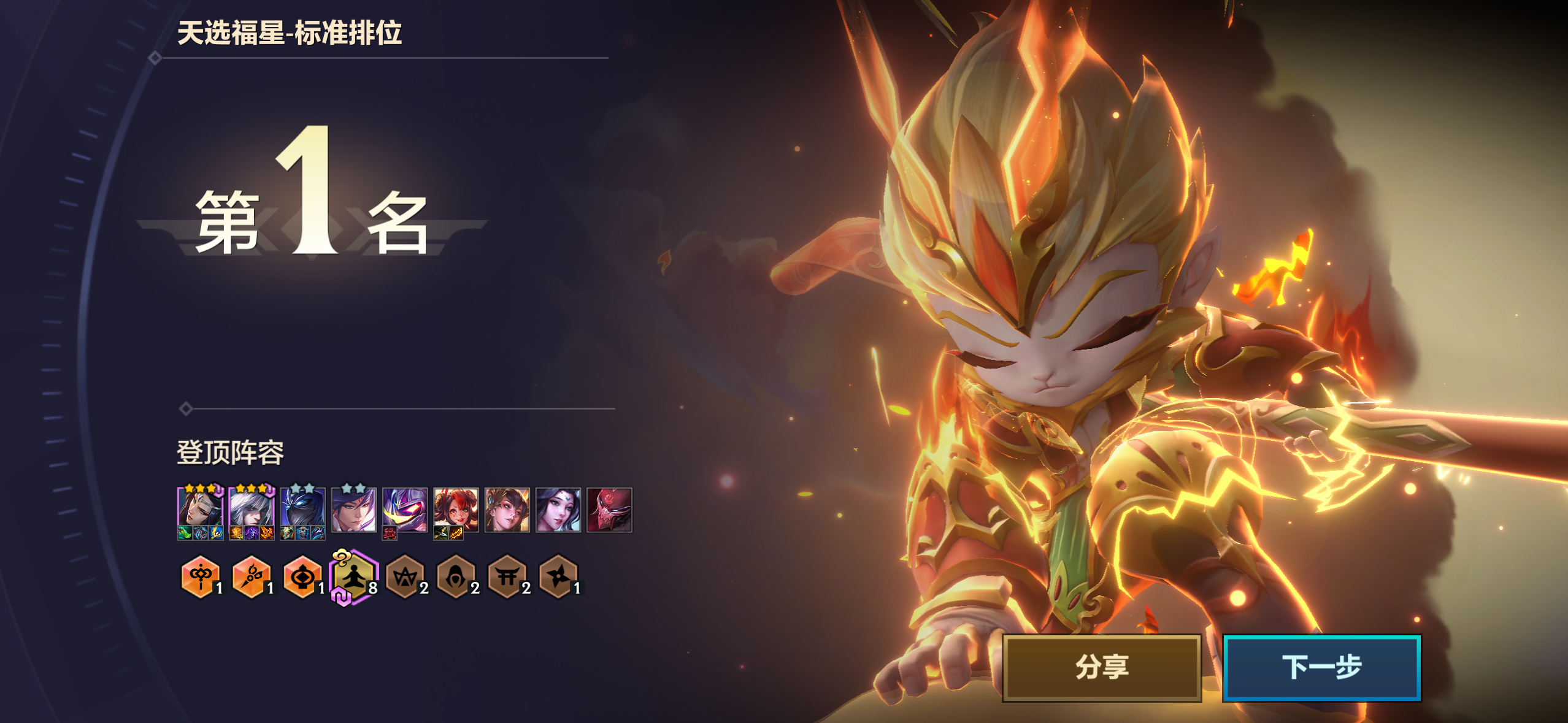Screen dimensions: 1568x723
Task: Inspect the red item under the purple-helmeted champion
Action: [x=390, y=534]
